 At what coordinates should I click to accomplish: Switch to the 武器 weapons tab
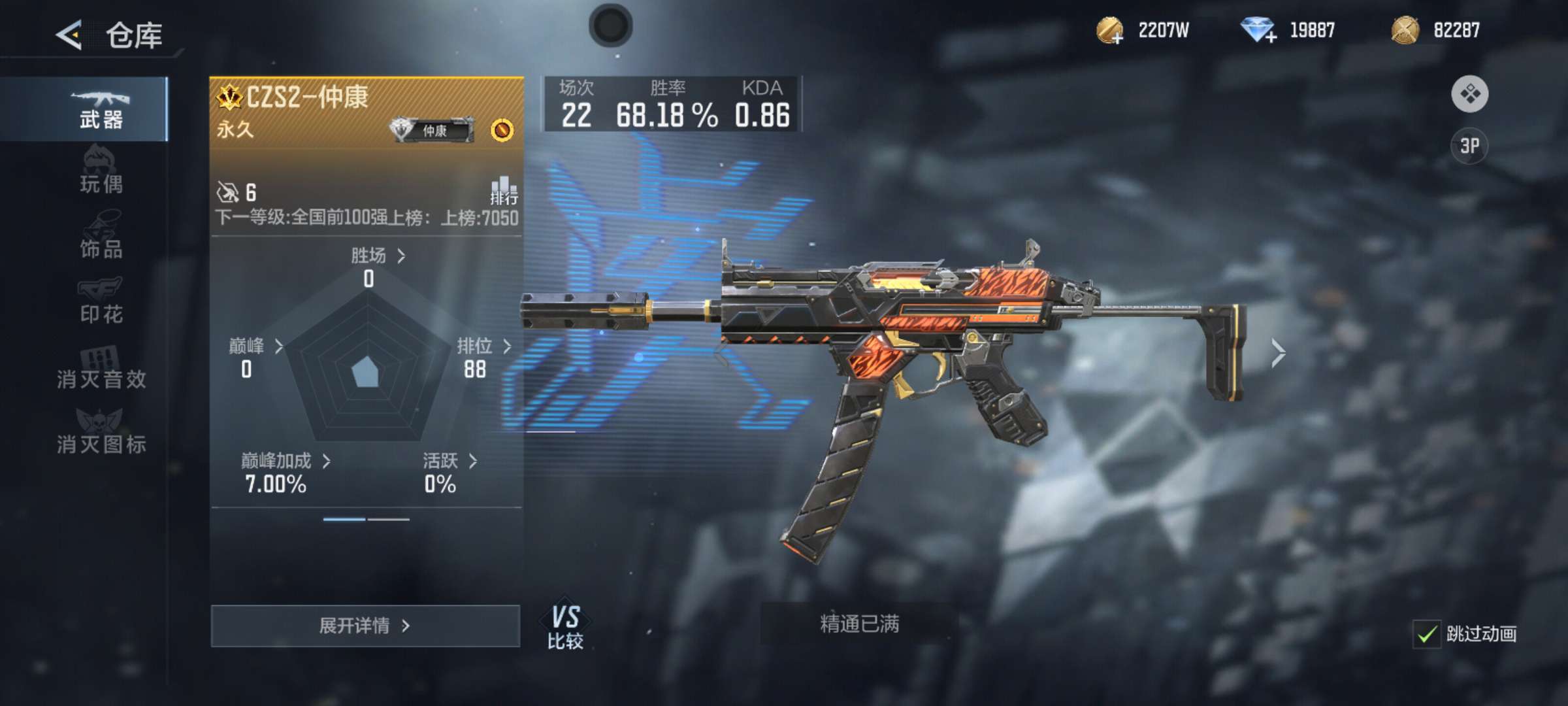click(x=101, y=109)
